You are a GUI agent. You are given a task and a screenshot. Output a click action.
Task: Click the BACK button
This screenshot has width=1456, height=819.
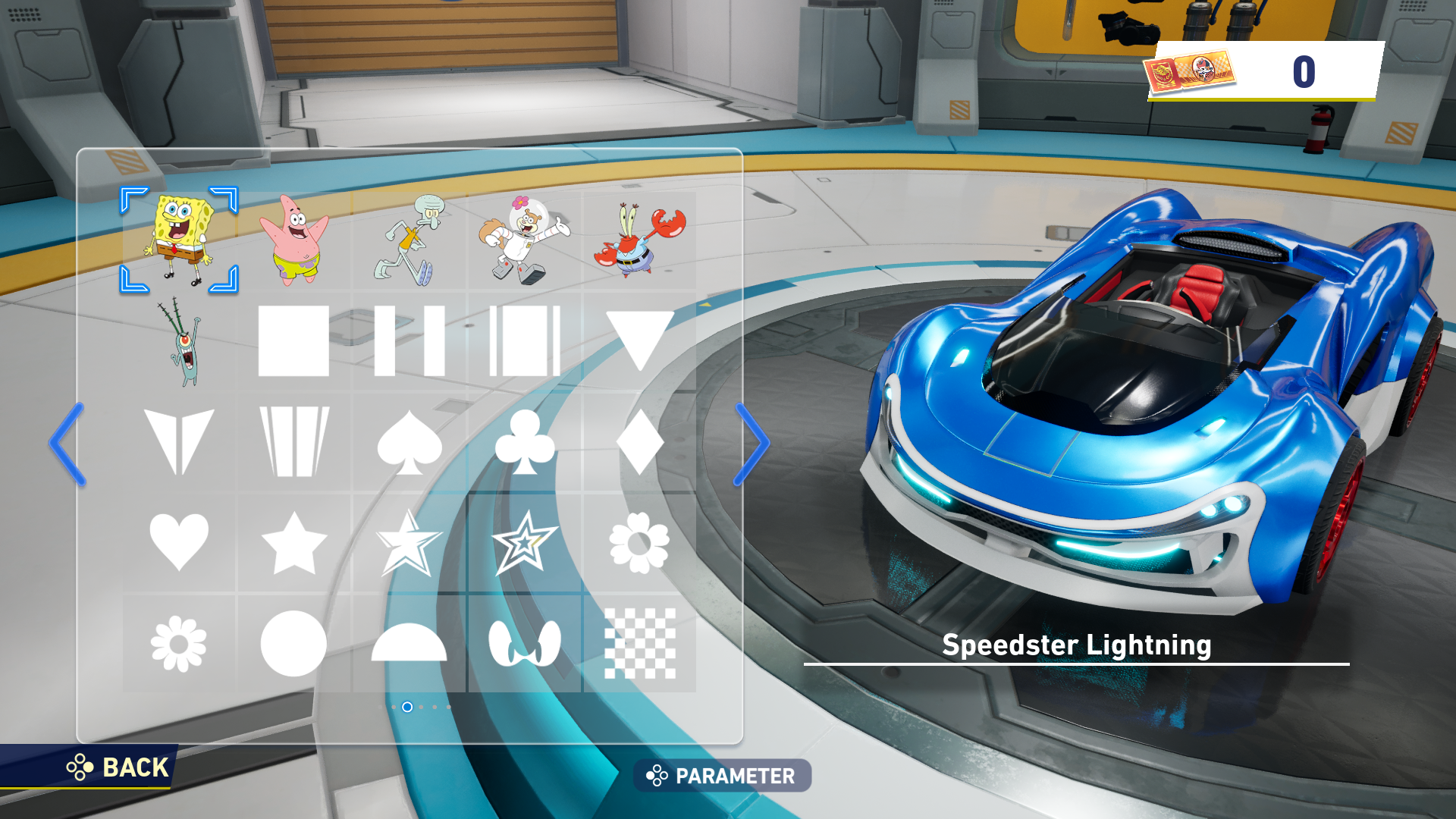pyautogui.click(x=118, y=767)
